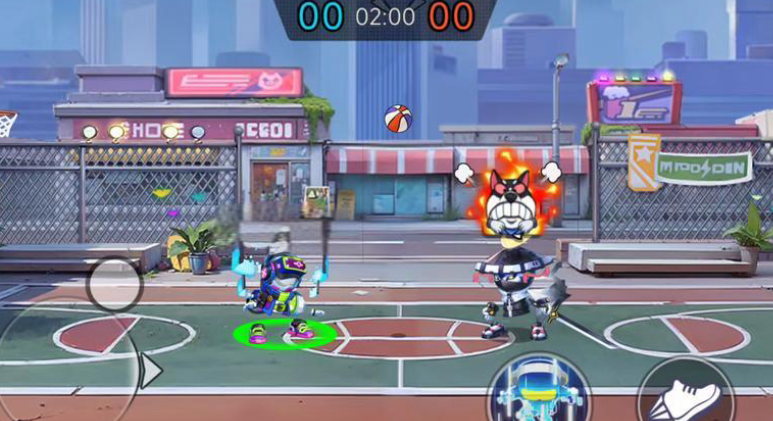The height and width of the screenshot is (421, 773).
Task: Tap the virtual joystick thumb knob
Action: pyautogui.click(x=115, y=284)
